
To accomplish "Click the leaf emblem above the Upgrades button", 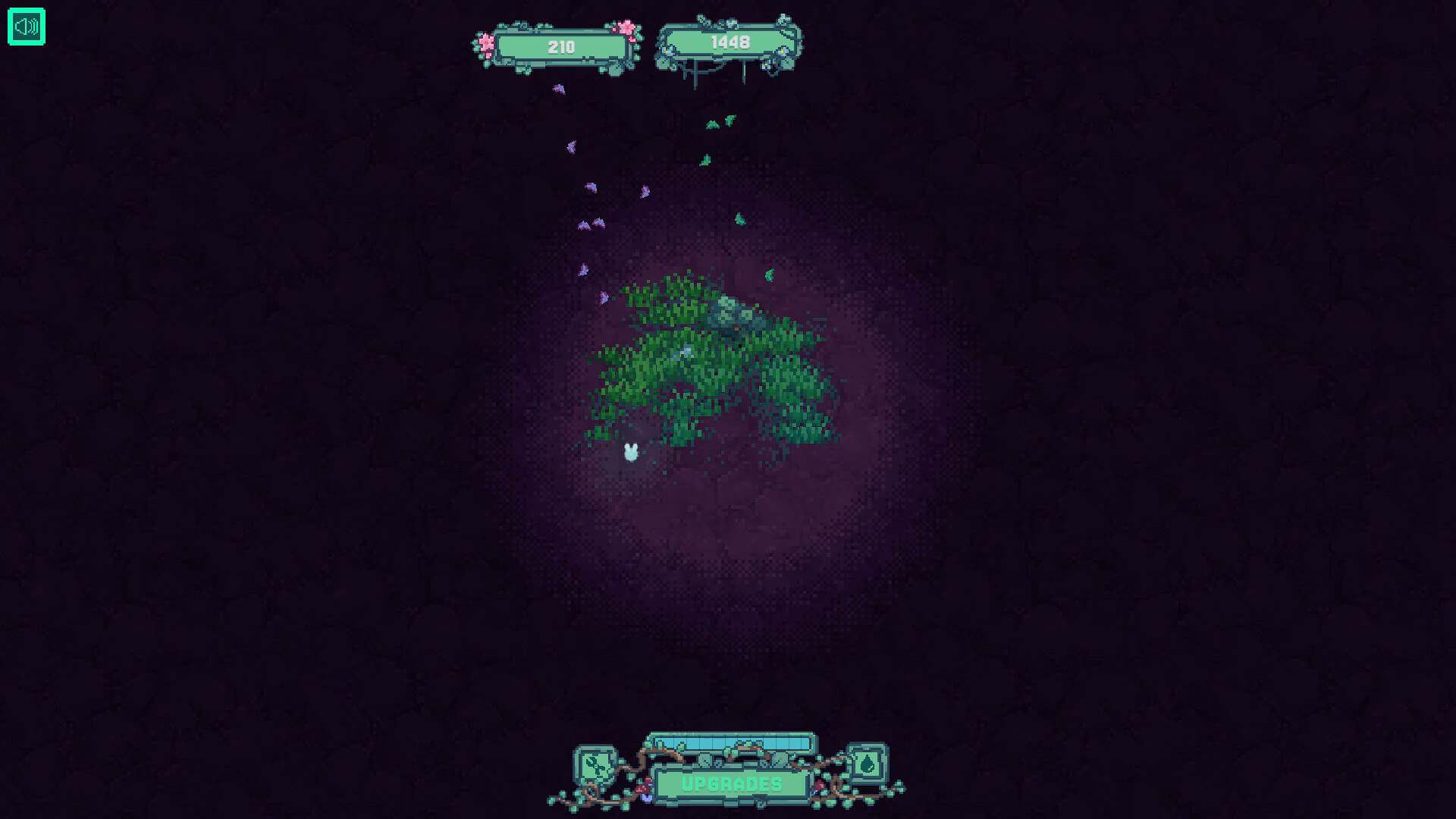I will tap(705, 760).
